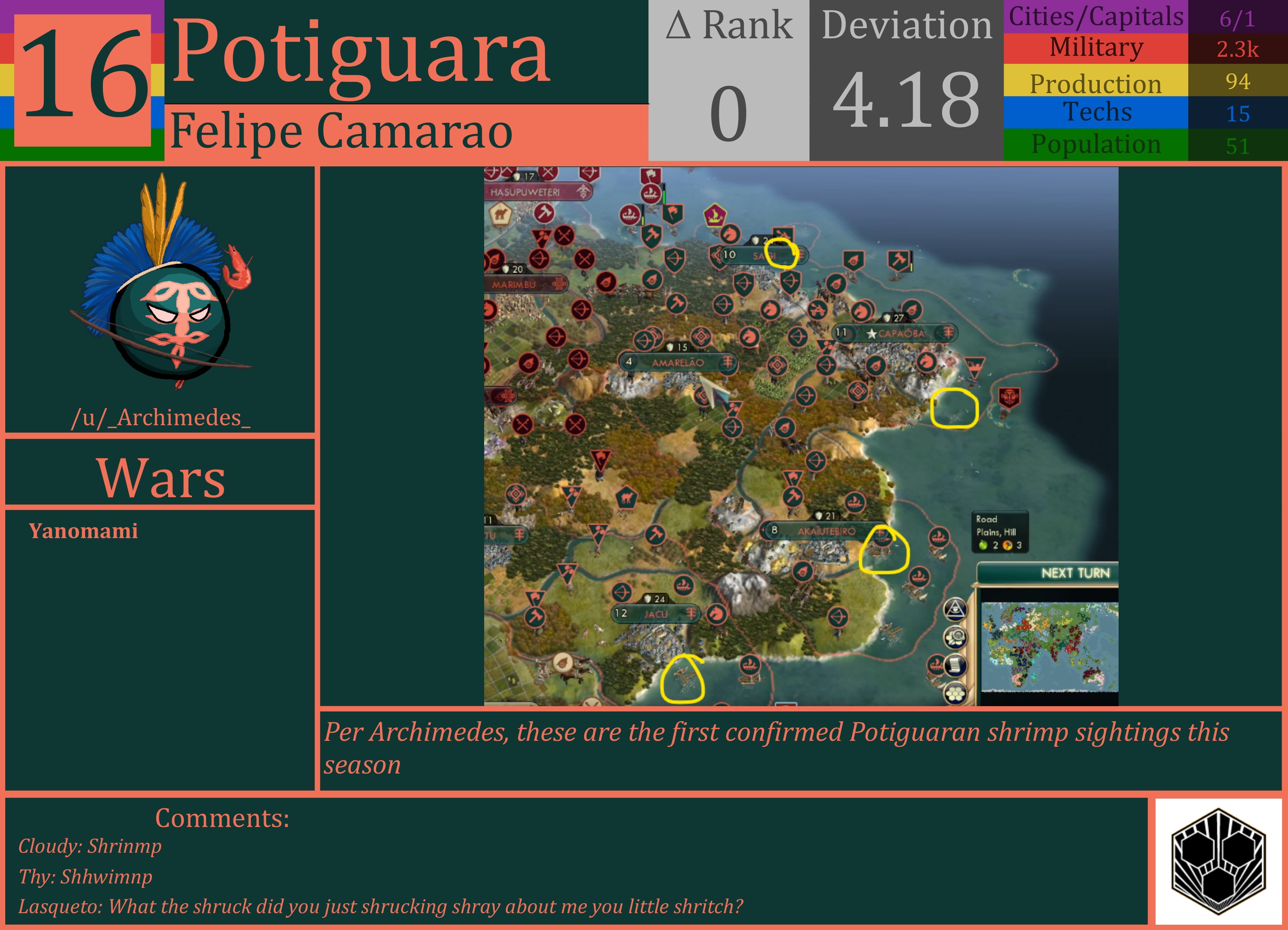This screenshot has width=1288, height=930.
Task: Click the red trireme unit icon near Hasupuweteri
Action: tap(651, 195)
